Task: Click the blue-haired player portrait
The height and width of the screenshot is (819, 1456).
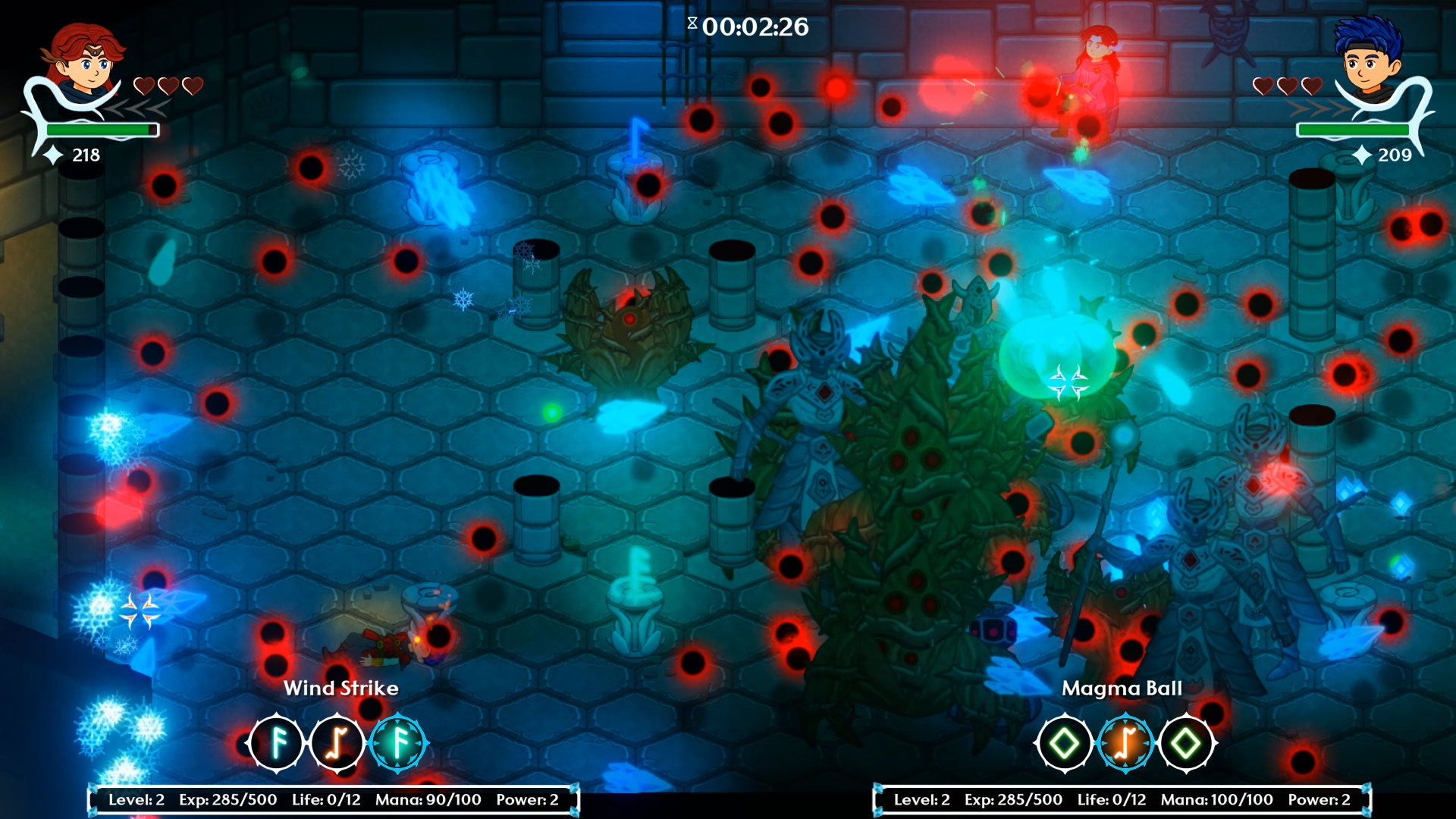Action: 1368,61
